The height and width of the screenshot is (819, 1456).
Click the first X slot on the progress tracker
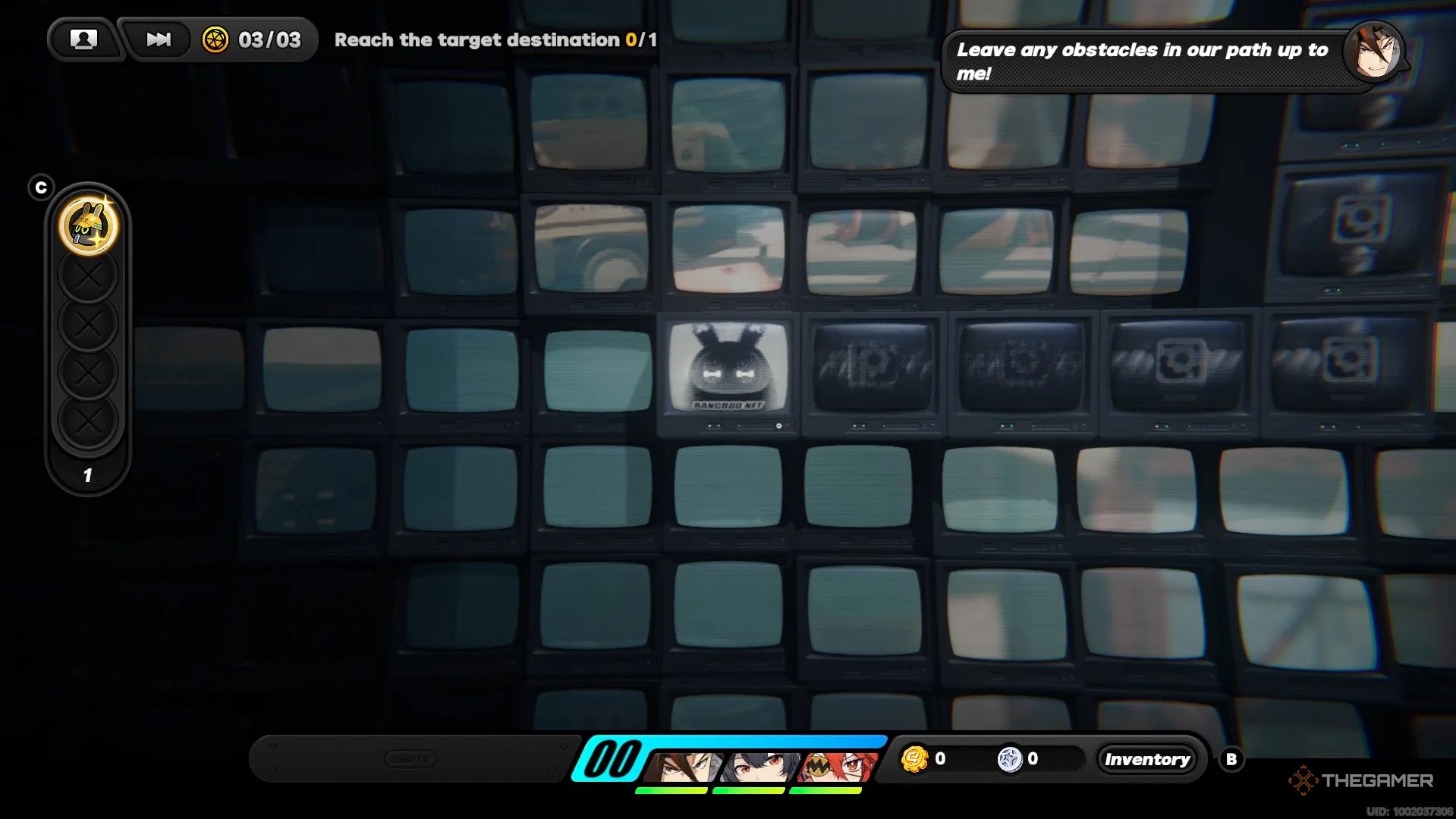[87, 276]
